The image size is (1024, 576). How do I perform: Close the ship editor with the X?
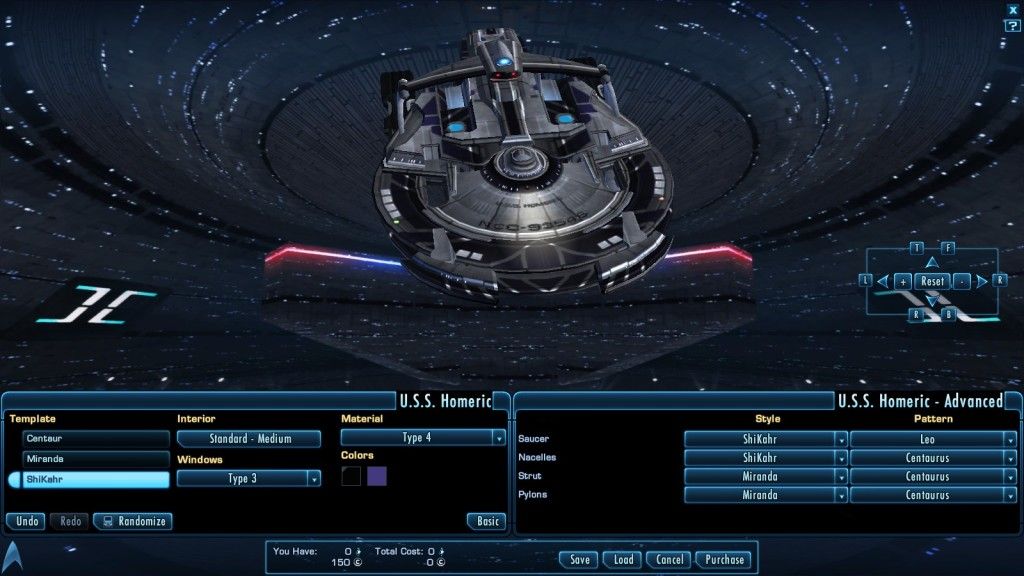1013,9
